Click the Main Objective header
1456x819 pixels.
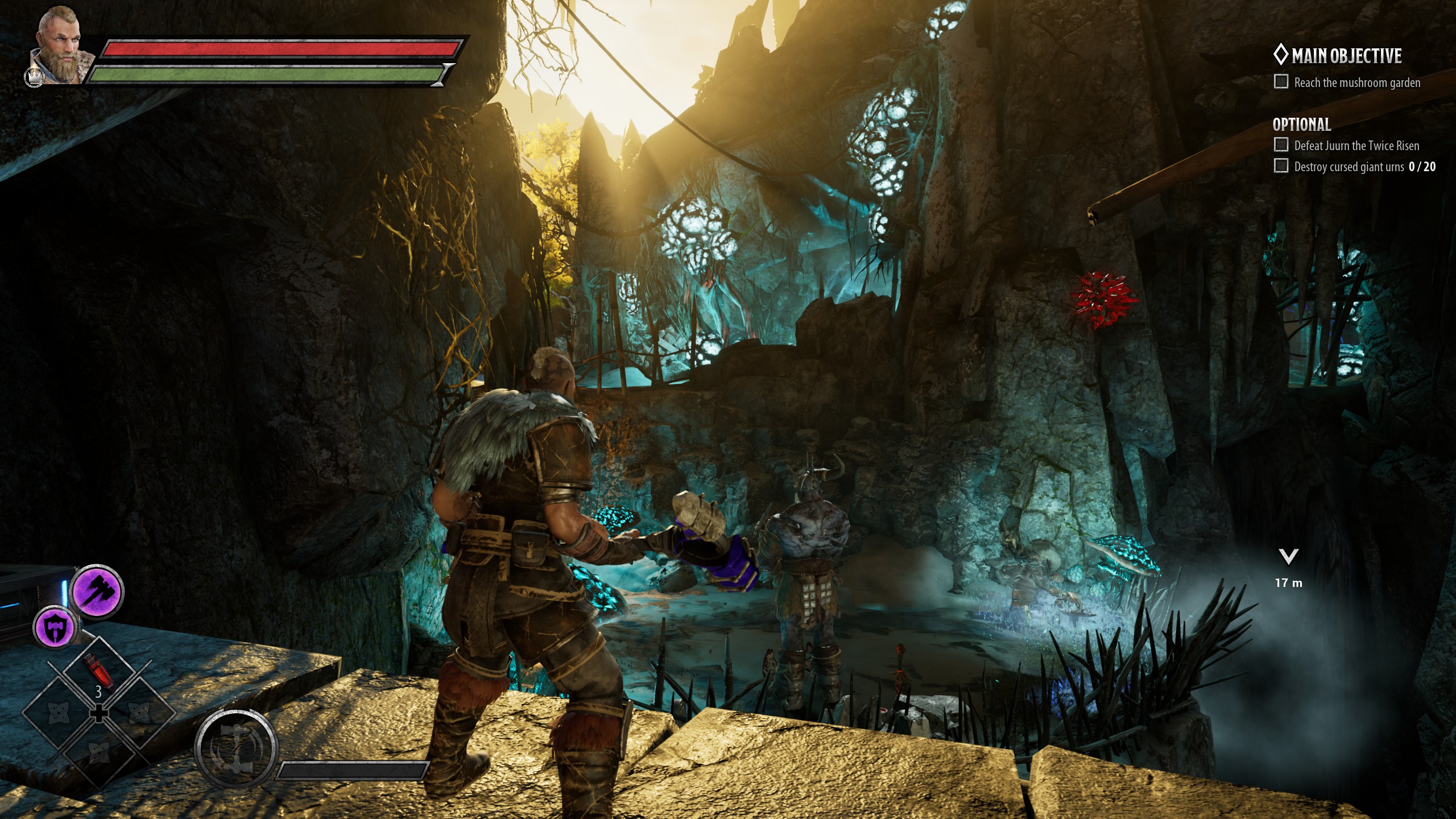tap(1346, 56)
